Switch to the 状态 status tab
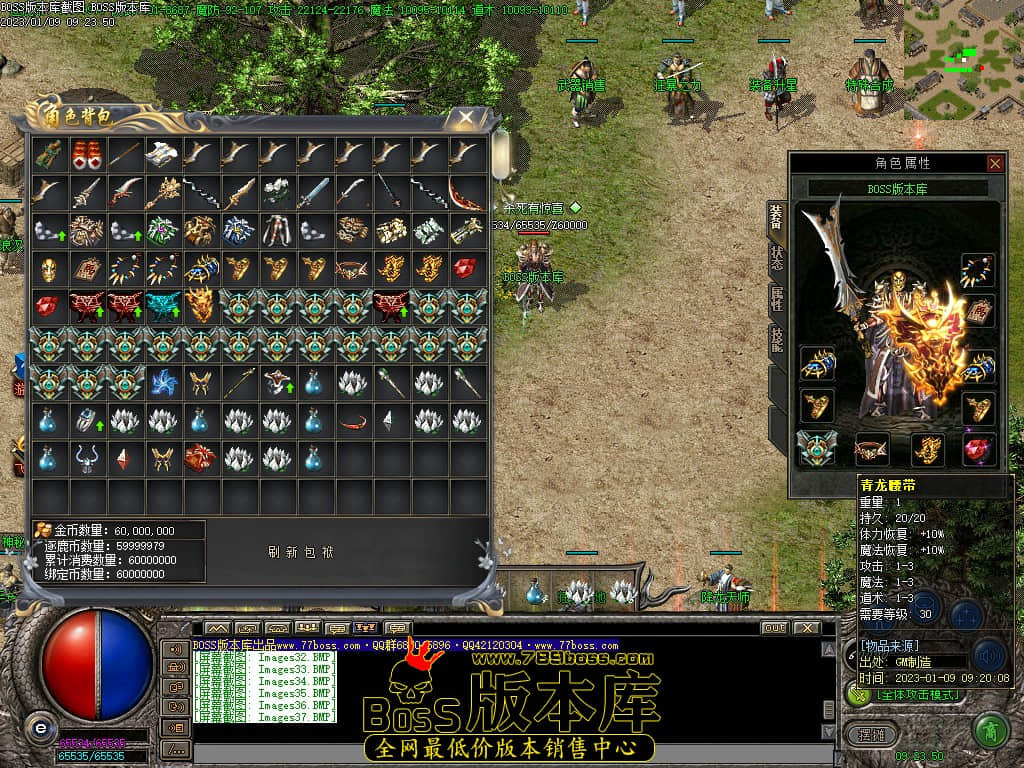Viewport: 1024px width, 768px height. [776, 256]
